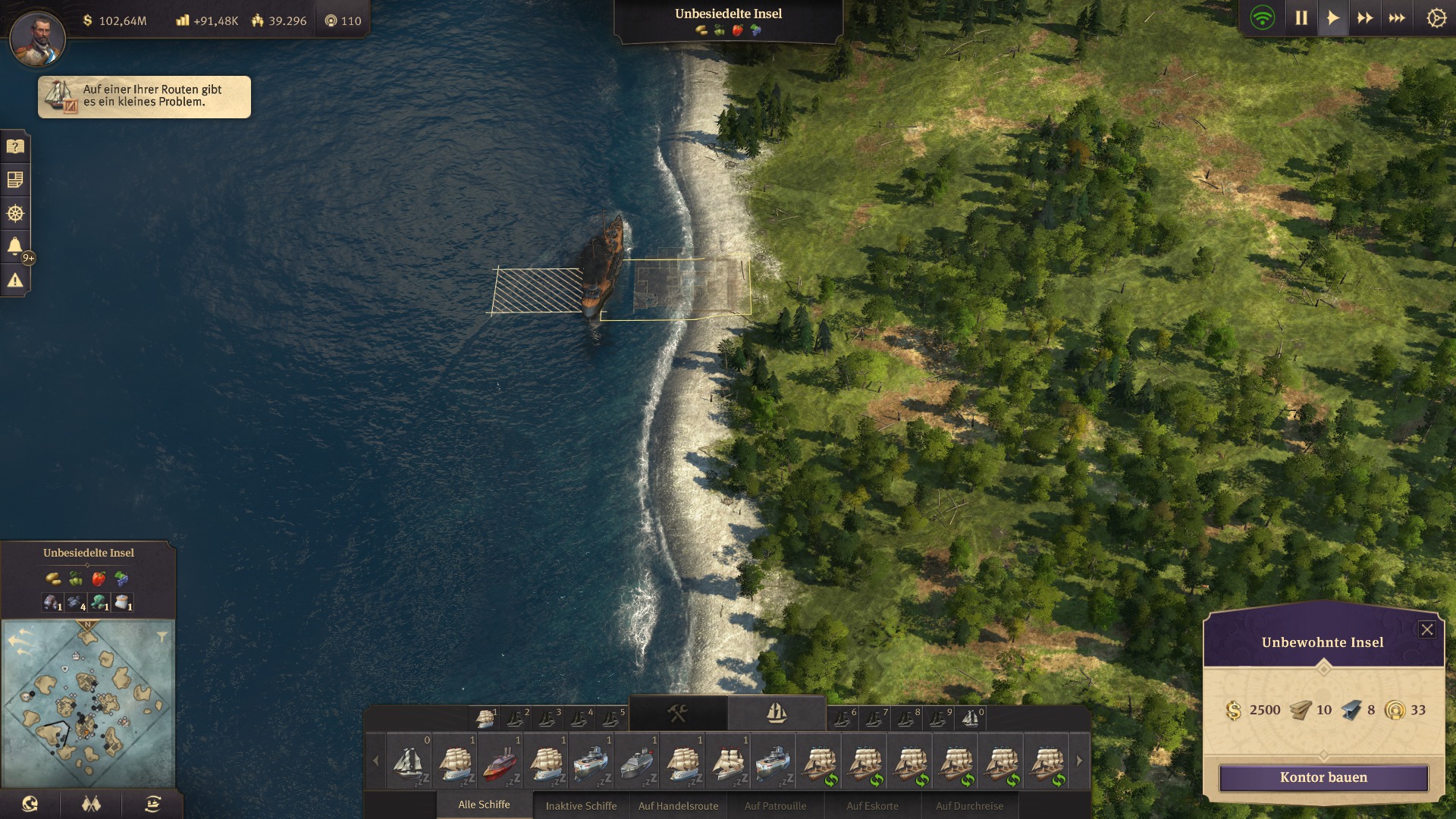Open the settings gear menu
Screen dimensions: 1456x819
click(1436, 18)
